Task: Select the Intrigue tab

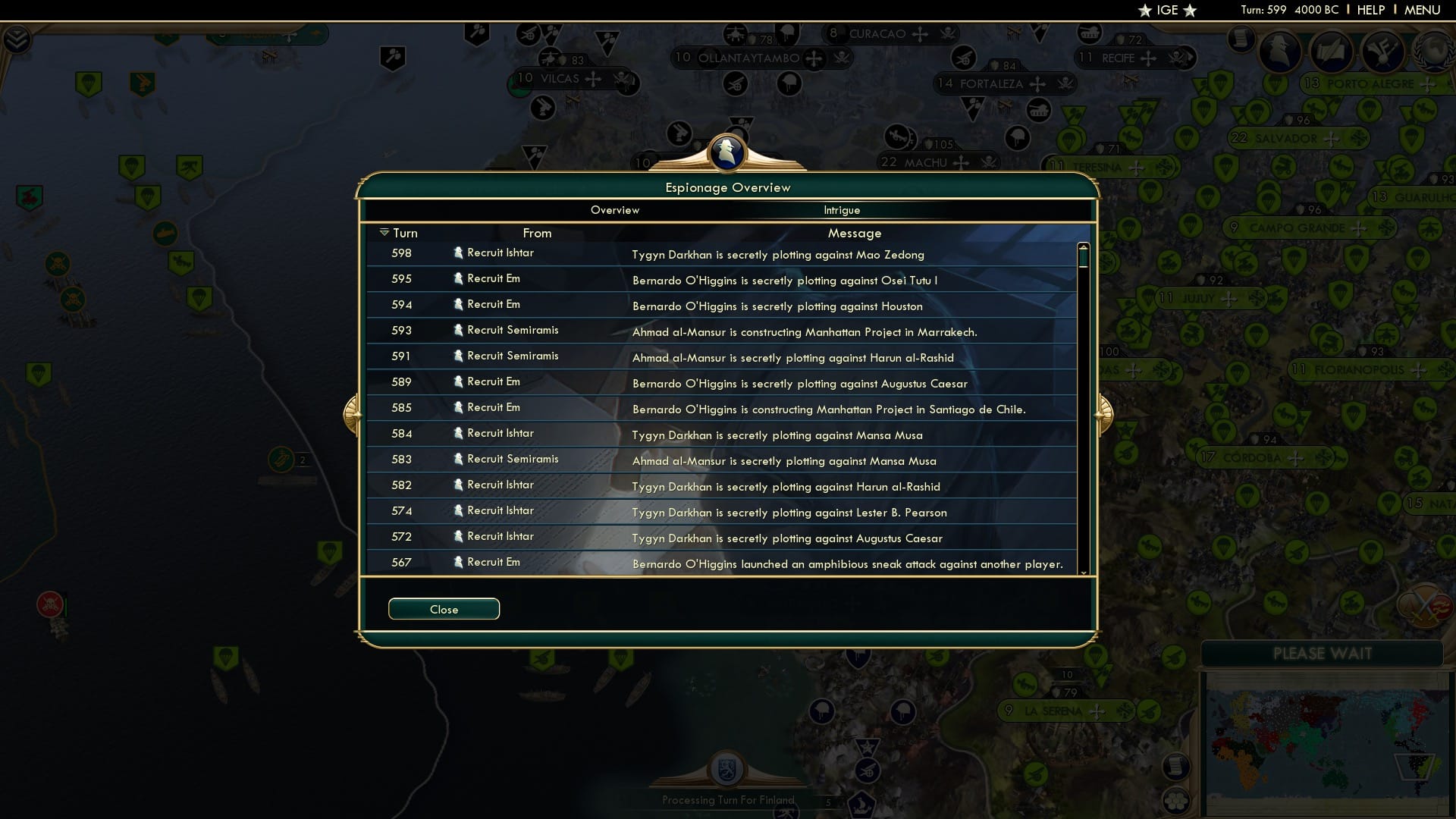Action: pyautogui.click(x=843, y=210)
